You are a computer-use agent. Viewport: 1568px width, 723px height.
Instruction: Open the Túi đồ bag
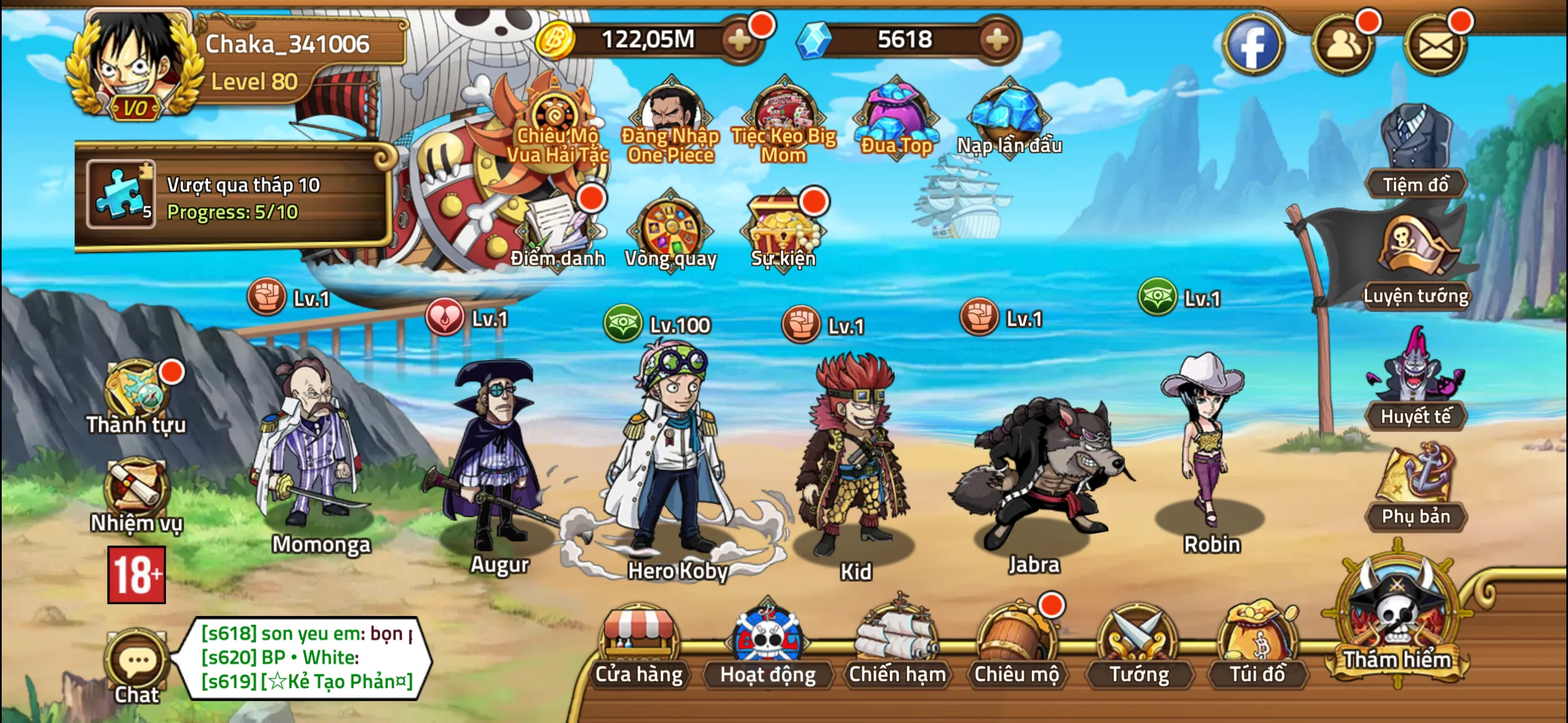1257,646
